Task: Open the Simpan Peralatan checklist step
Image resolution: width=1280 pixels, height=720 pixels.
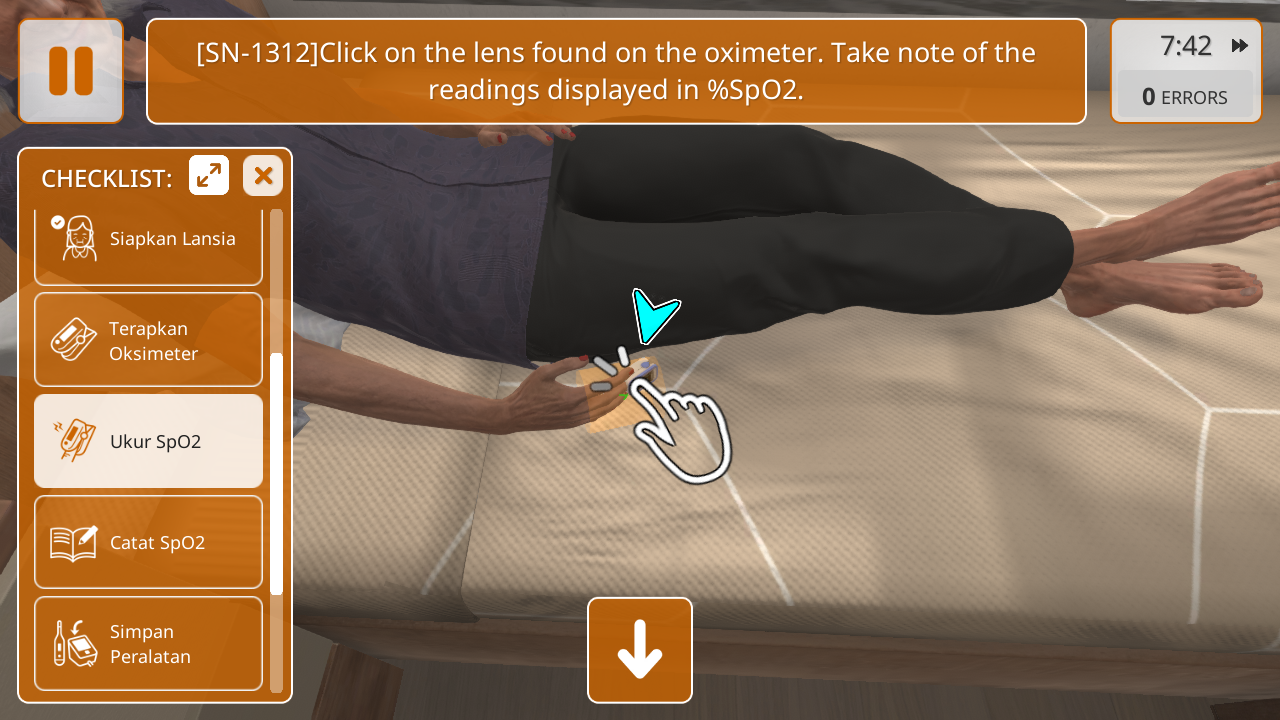Action: coord(148,644)
